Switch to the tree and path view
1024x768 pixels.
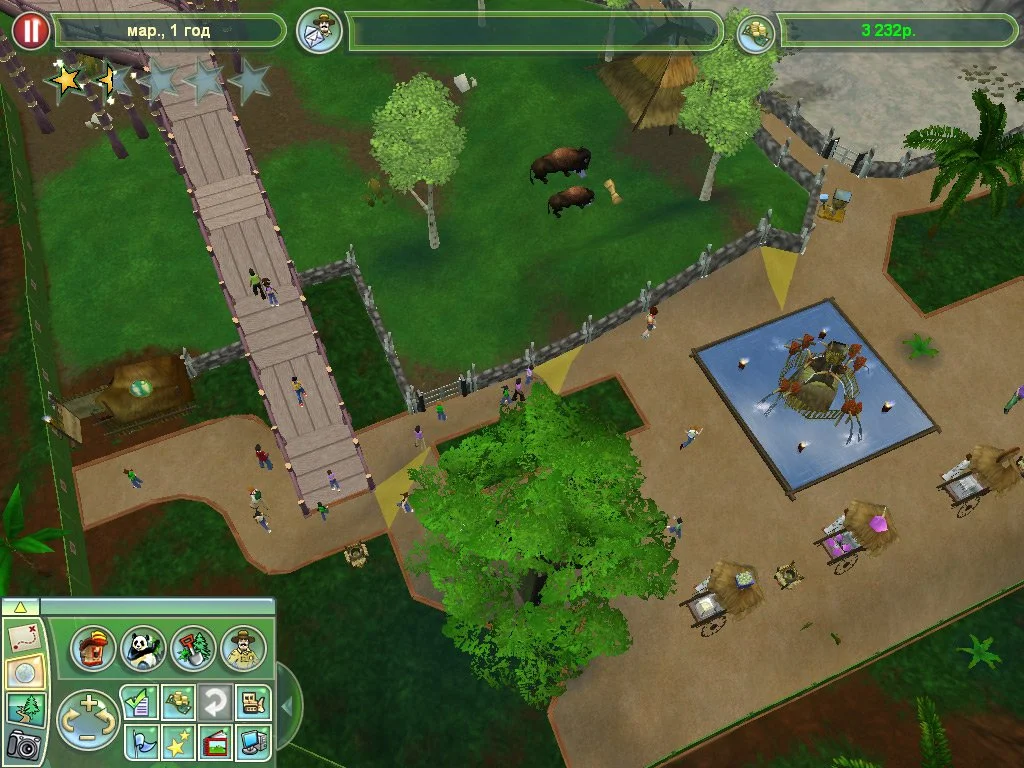[x=24, y=708]
